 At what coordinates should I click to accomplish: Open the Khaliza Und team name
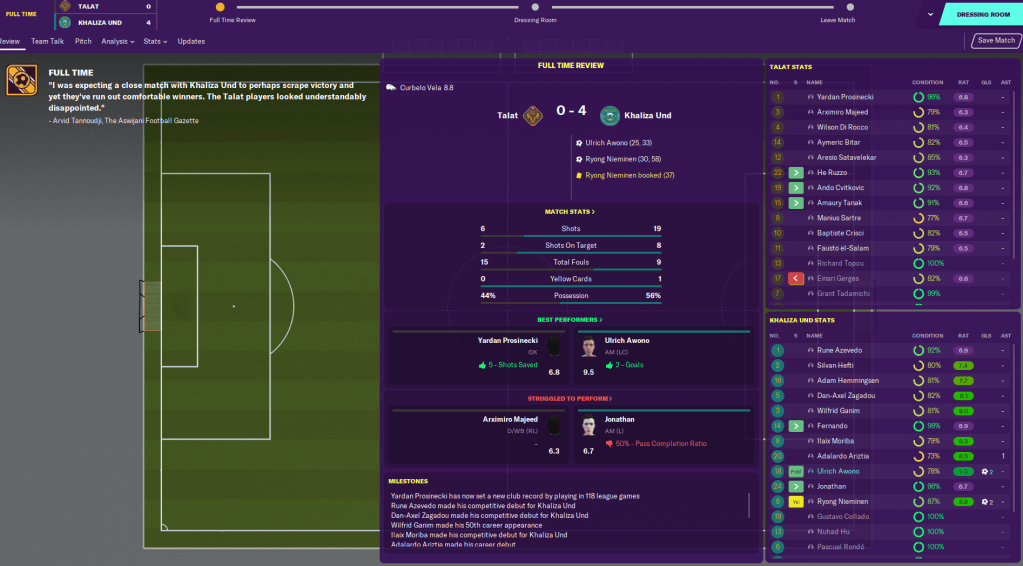[647, 116]
